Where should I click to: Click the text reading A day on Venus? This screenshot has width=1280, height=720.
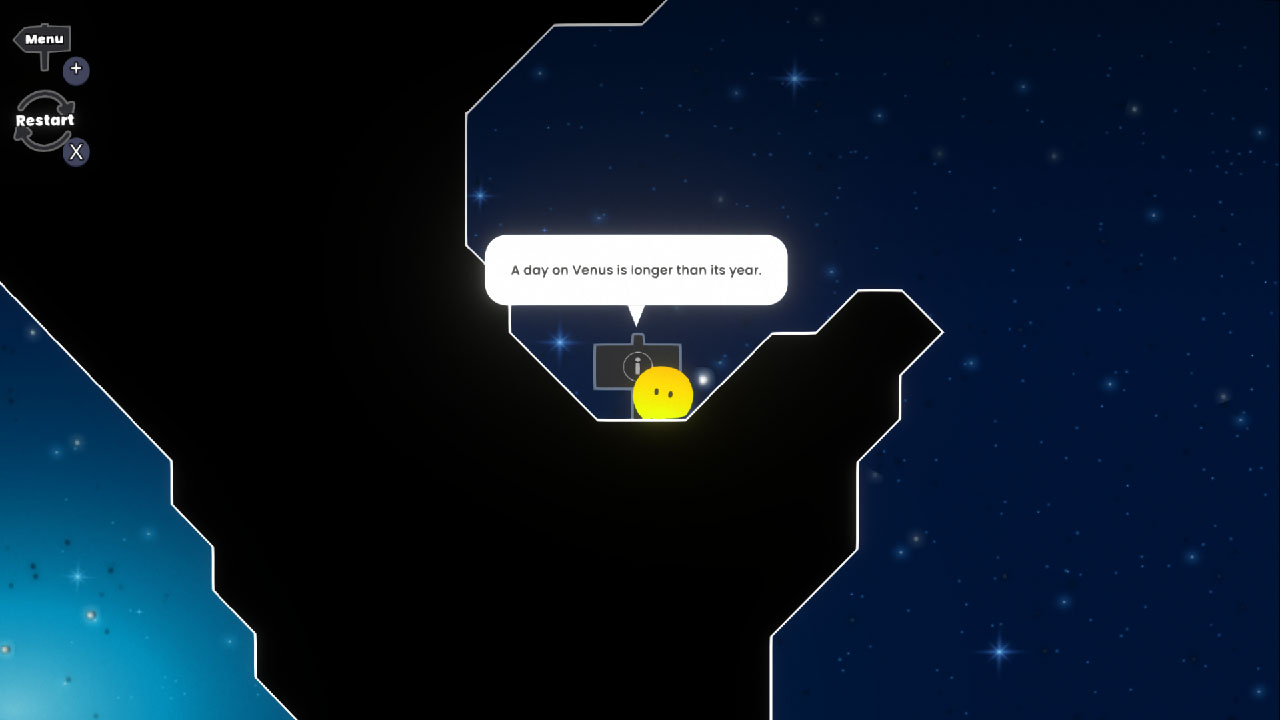click(560, 270)
